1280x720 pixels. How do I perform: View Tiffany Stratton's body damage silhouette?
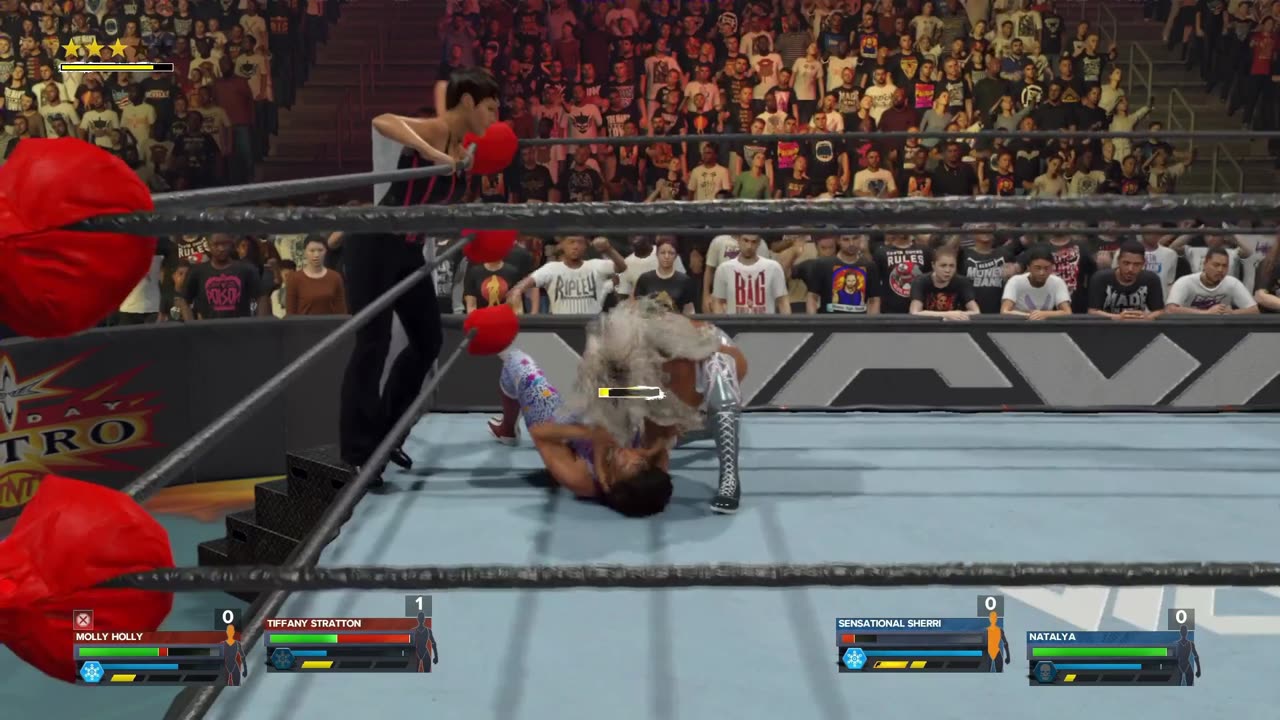pos(423,642)
